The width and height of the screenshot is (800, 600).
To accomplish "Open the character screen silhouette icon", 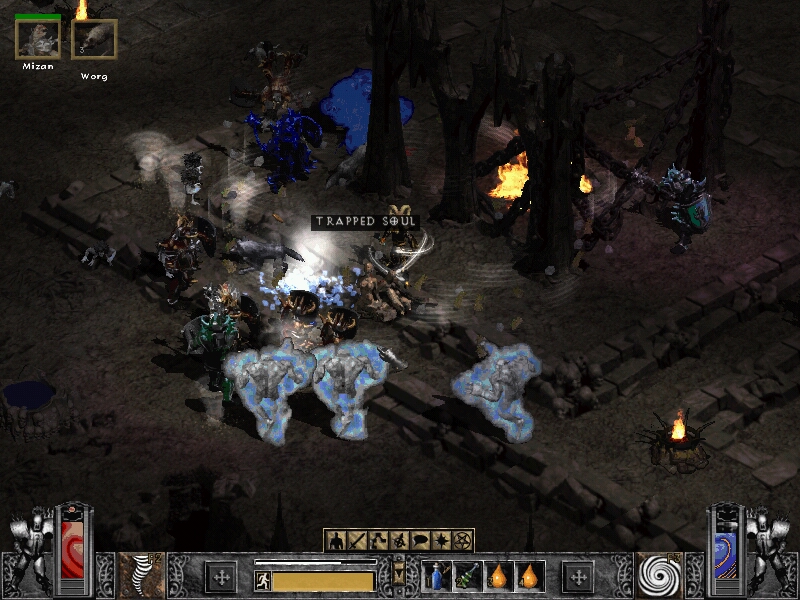I will (x=337, y=540).
